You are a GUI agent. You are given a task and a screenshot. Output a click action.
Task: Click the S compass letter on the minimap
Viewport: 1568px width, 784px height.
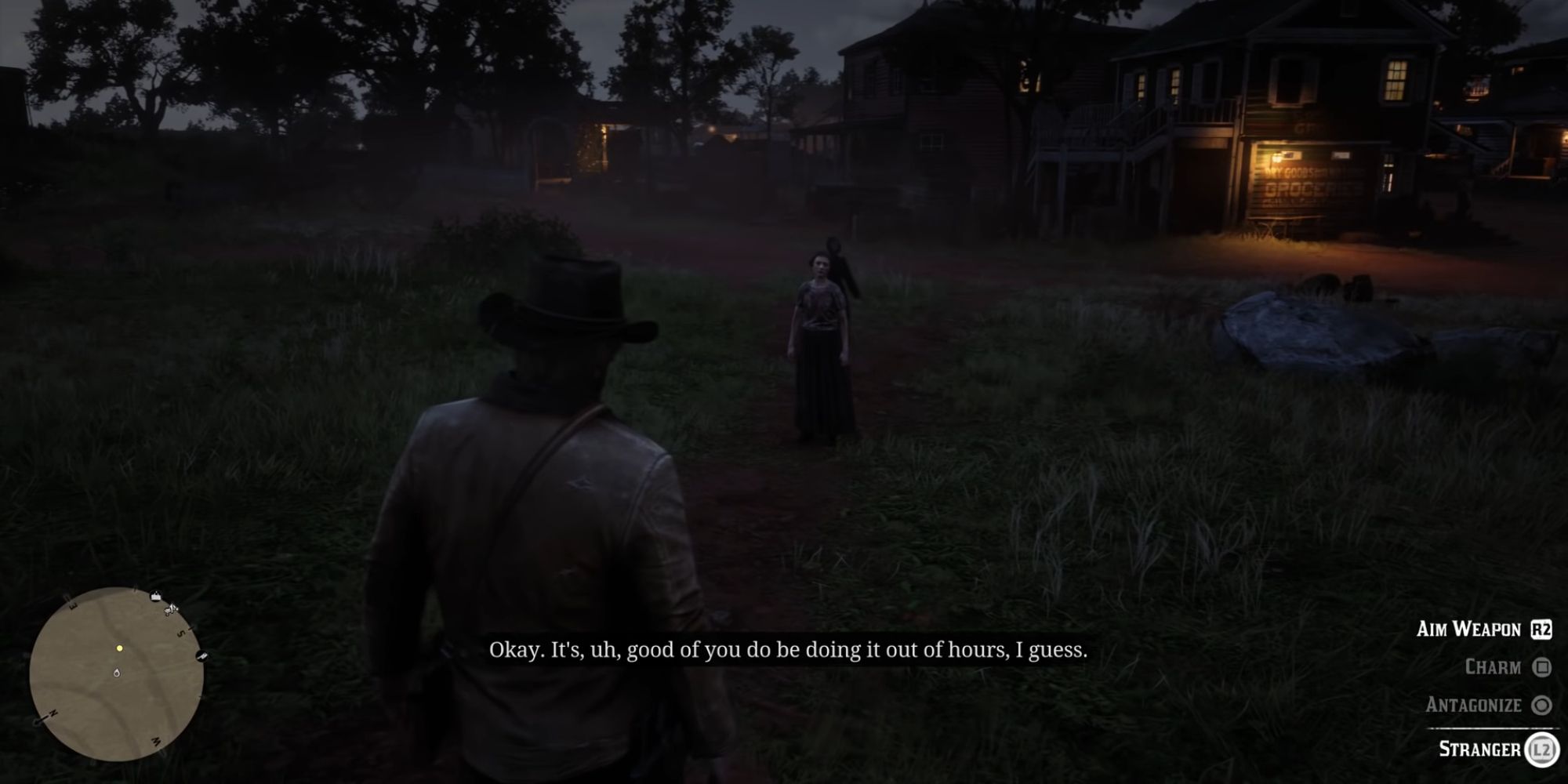coord(181,632)
